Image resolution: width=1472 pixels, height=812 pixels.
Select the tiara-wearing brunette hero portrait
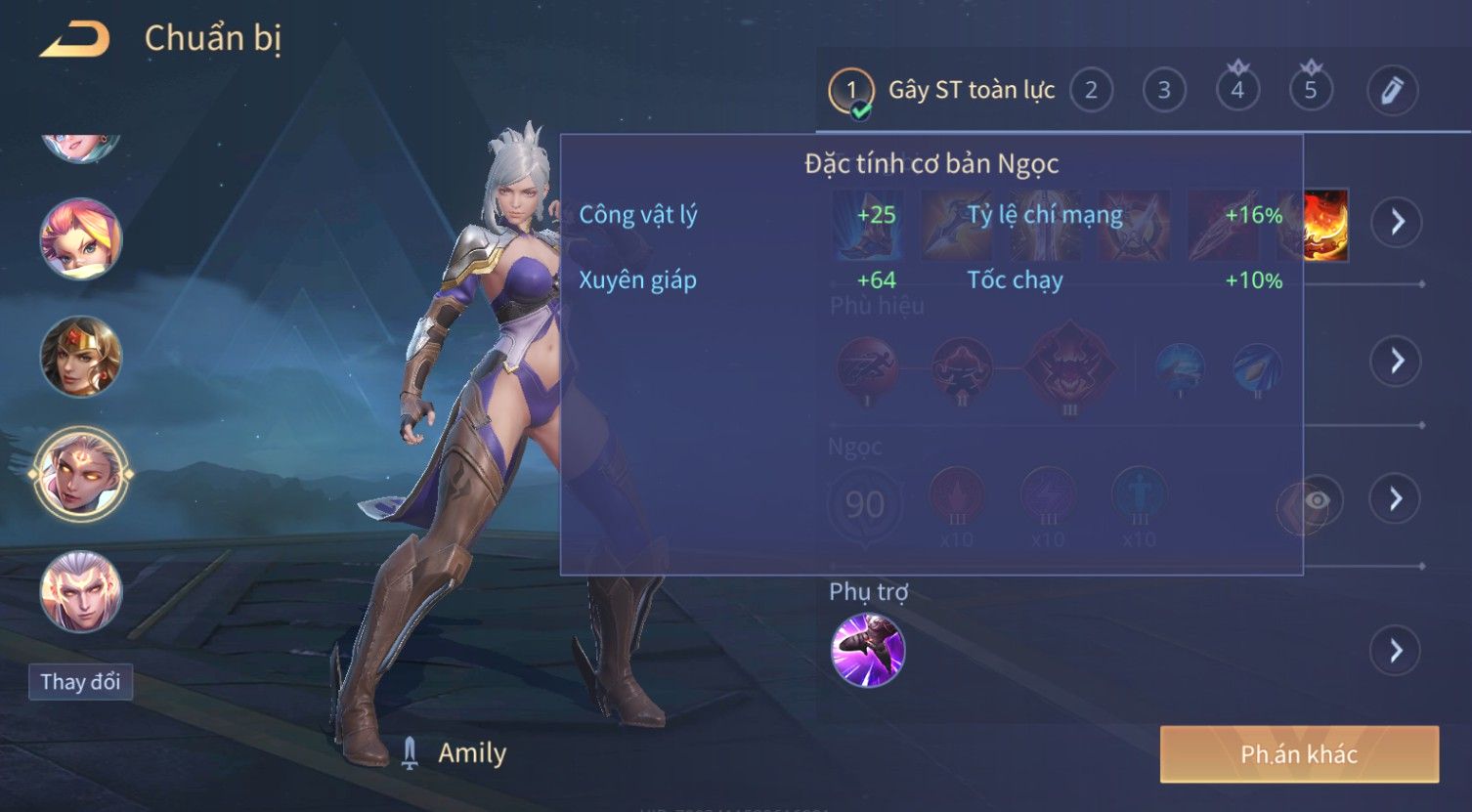[x=81, y=357]
